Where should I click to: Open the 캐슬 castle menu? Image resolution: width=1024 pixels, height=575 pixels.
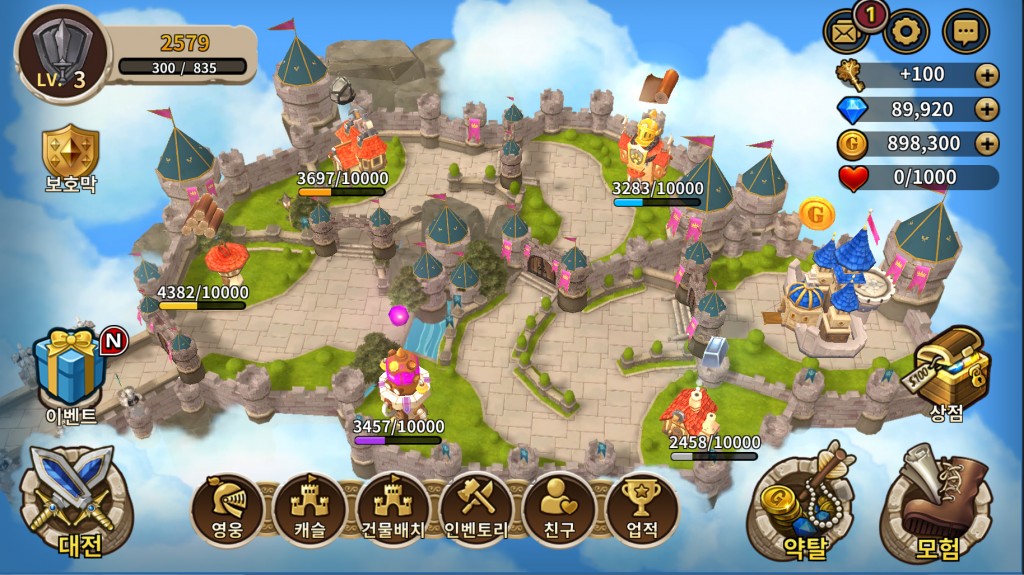coord(310,509)
